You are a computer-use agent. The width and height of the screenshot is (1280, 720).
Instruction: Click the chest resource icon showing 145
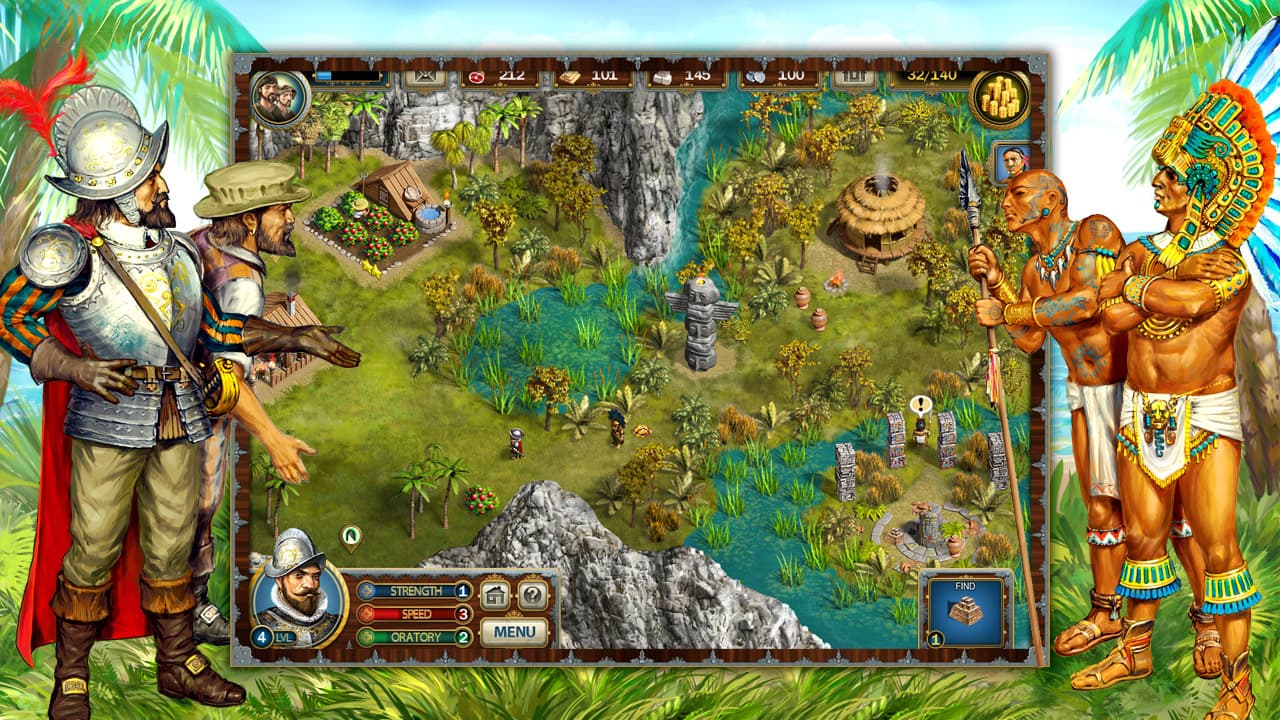[x=664, y=75]
